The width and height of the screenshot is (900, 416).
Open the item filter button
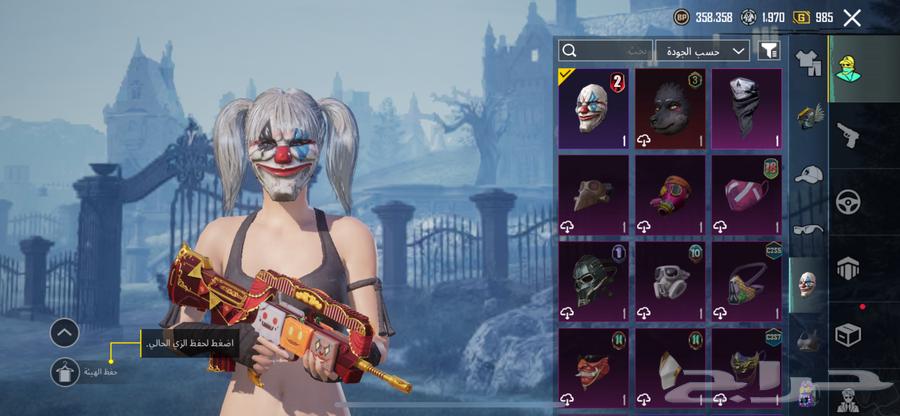(768, 50)
